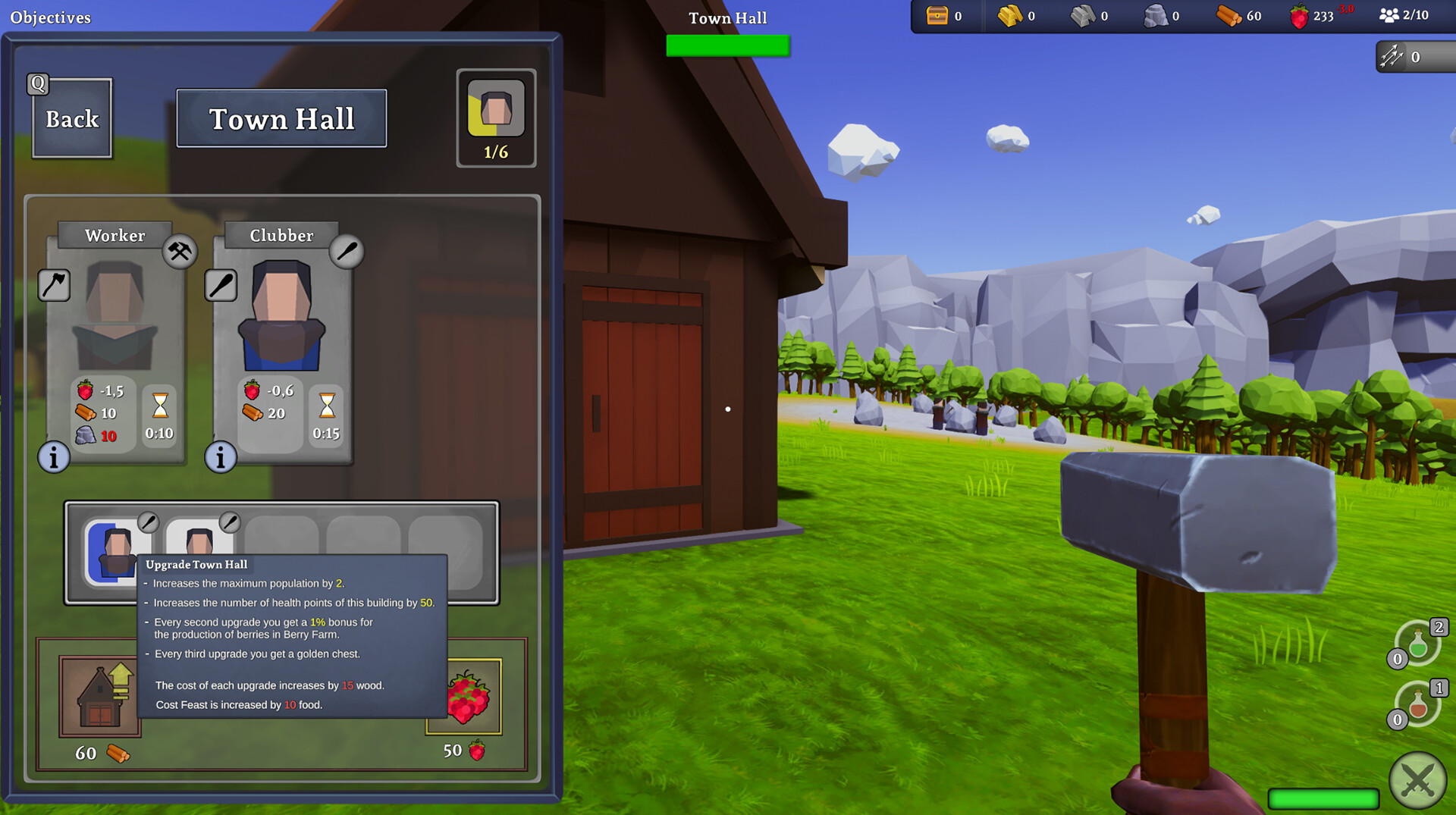Click the hammer-pickaxe icon beside the Worker title

click(180, 251)
